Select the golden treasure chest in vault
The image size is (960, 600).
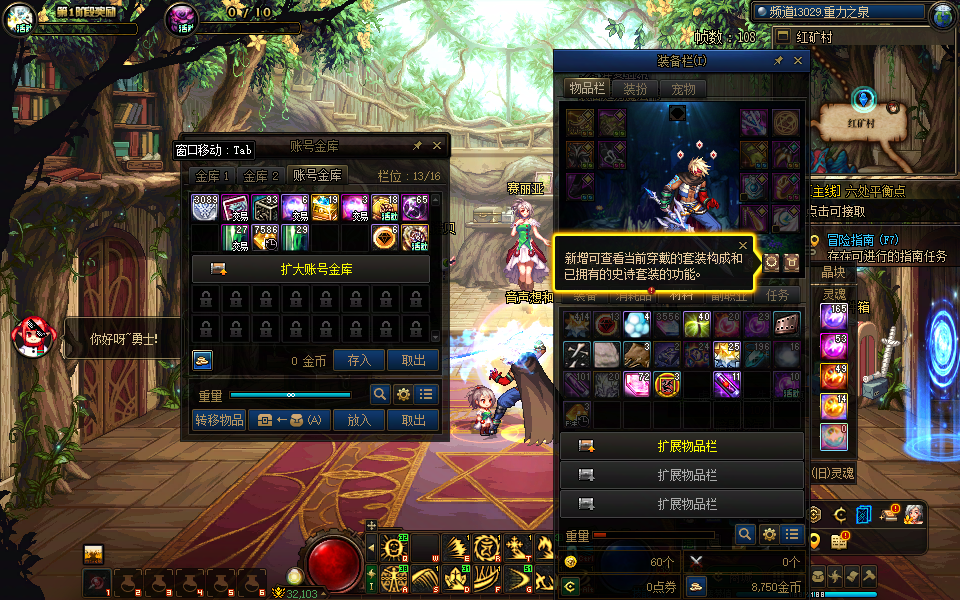325,207
